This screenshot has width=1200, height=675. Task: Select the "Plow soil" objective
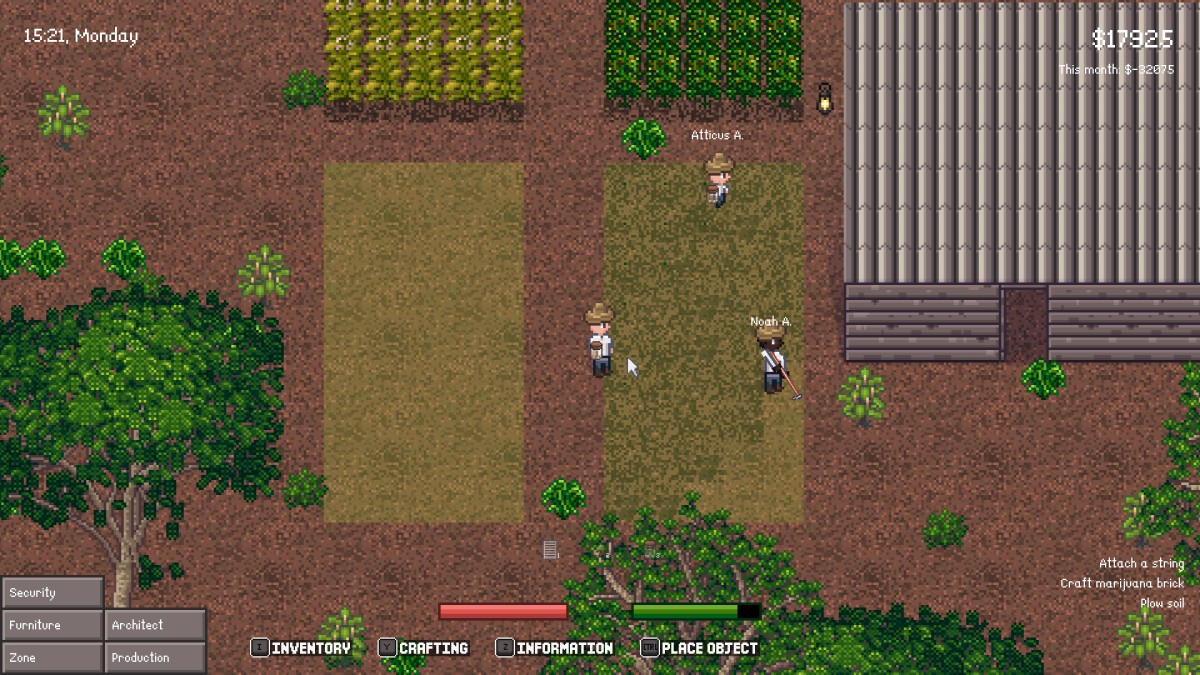pos(1162,604)
